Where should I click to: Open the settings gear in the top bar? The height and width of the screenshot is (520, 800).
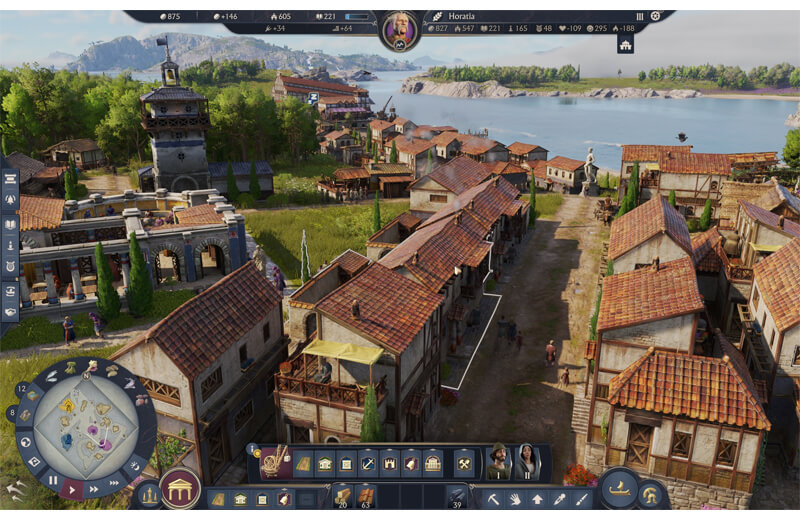point(655,16)
